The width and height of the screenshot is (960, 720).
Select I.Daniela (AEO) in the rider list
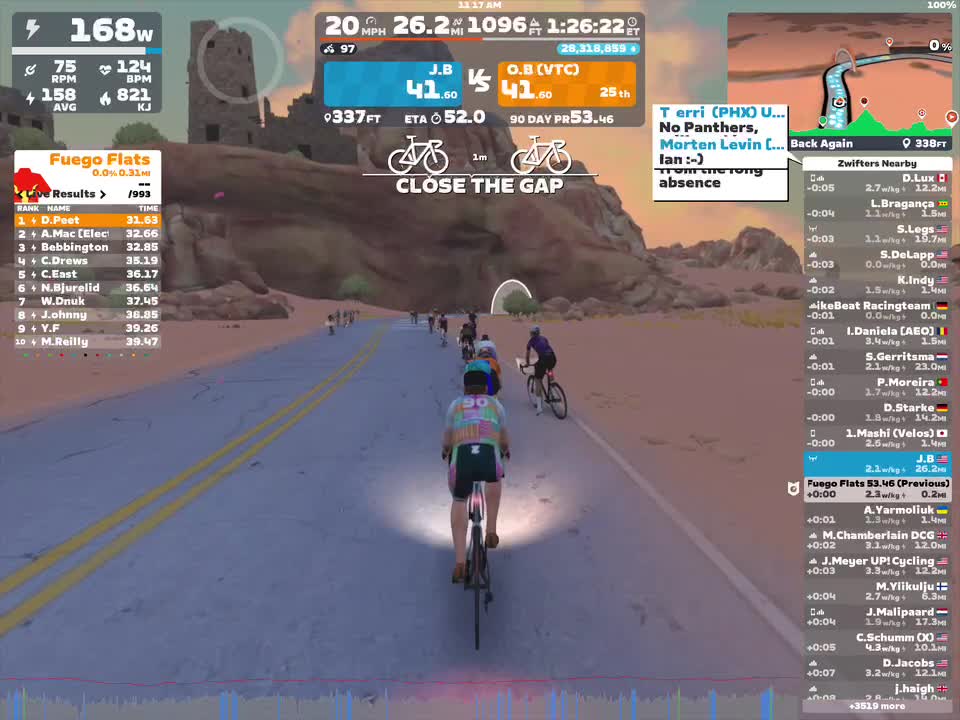(878, 336)
